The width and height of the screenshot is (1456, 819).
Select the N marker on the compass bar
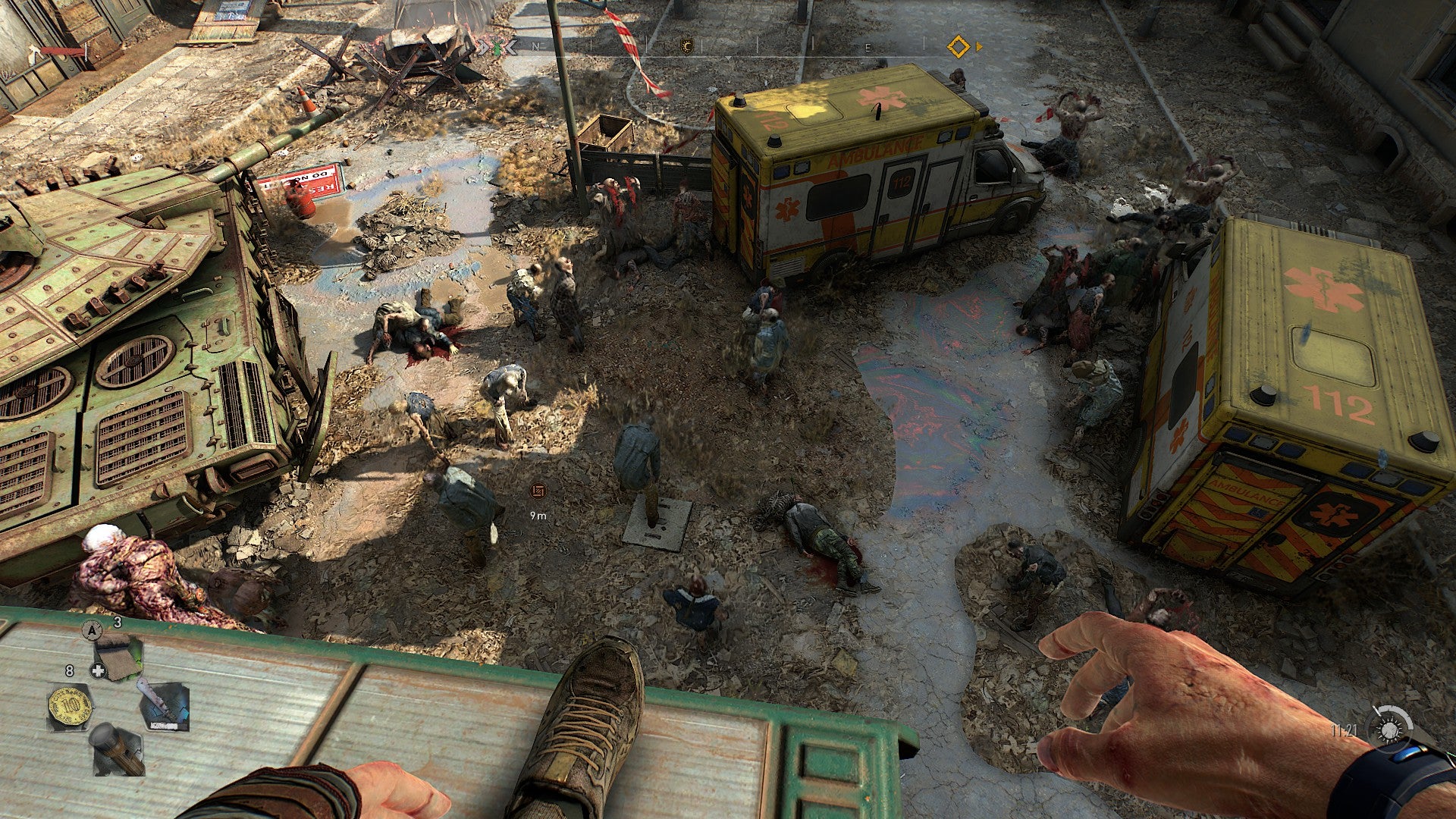[x=535, y=45]
